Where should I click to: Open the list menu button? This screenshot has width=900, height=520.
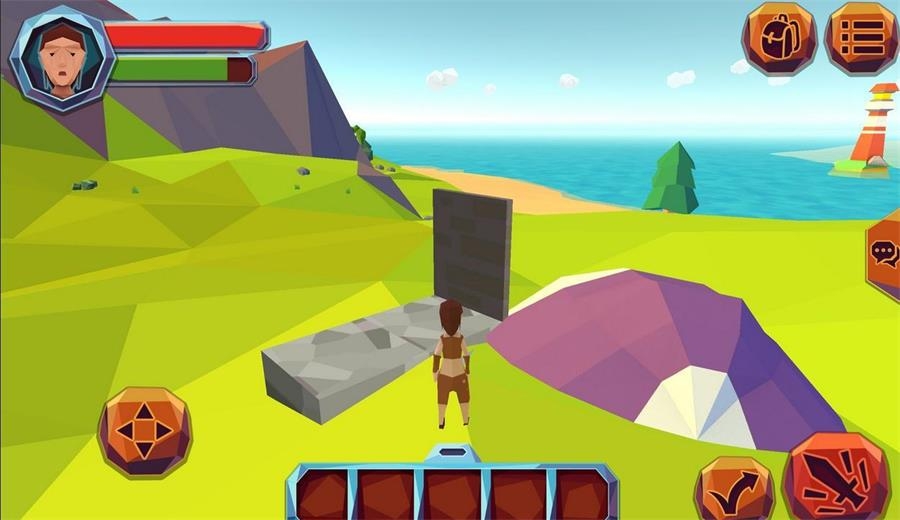(860, 38)
